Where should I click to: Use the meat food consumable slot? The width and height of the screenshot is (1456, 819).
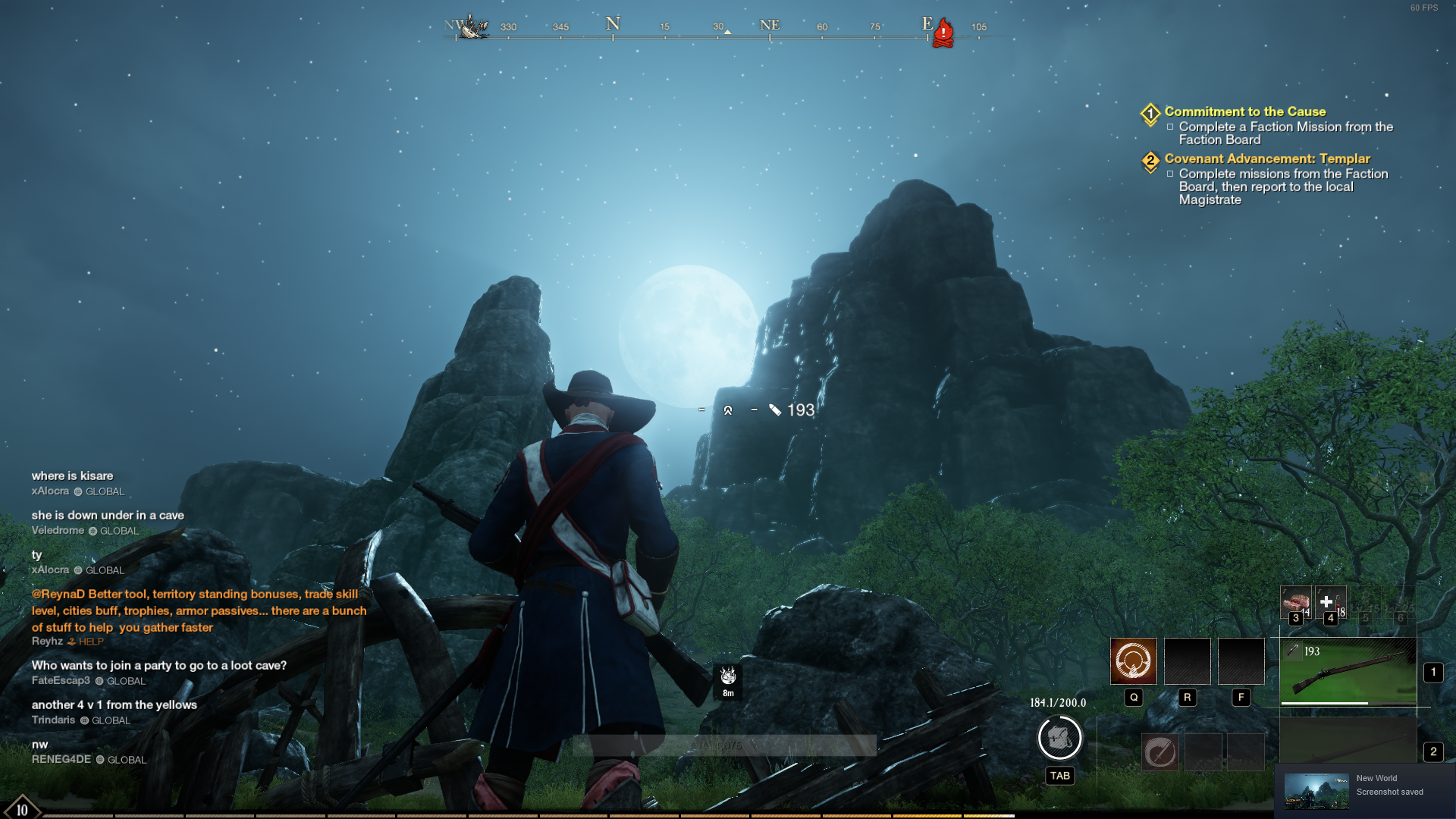(1295, 603)
